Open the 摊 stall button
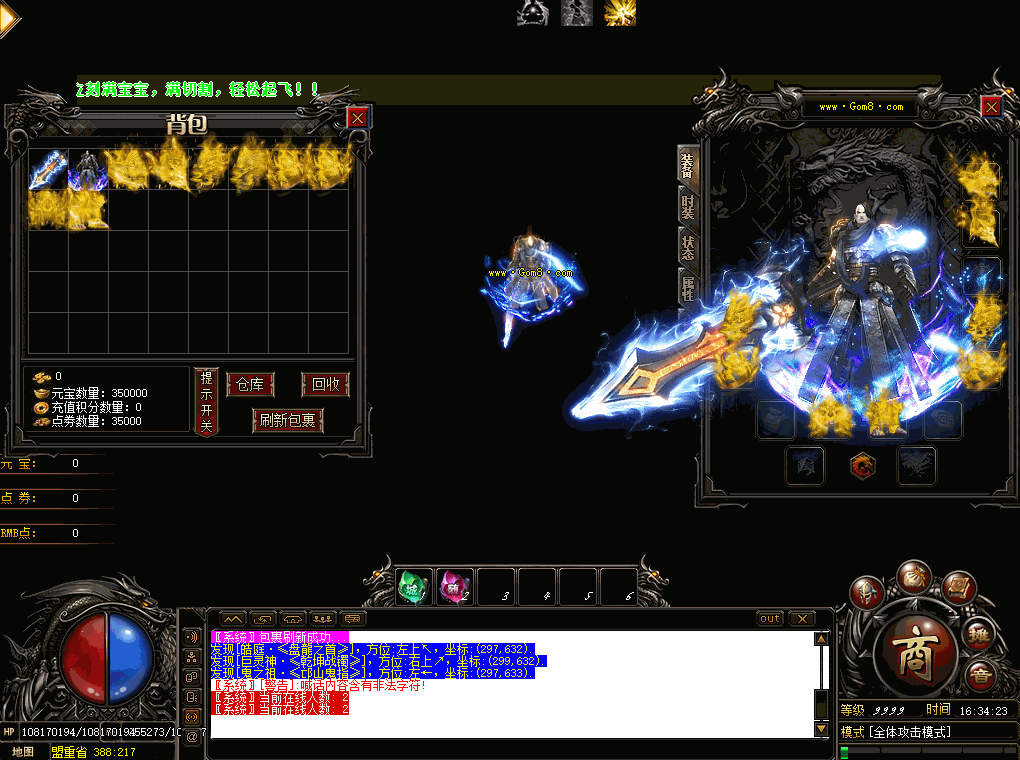1020x760 pixels. coord(977,633)
